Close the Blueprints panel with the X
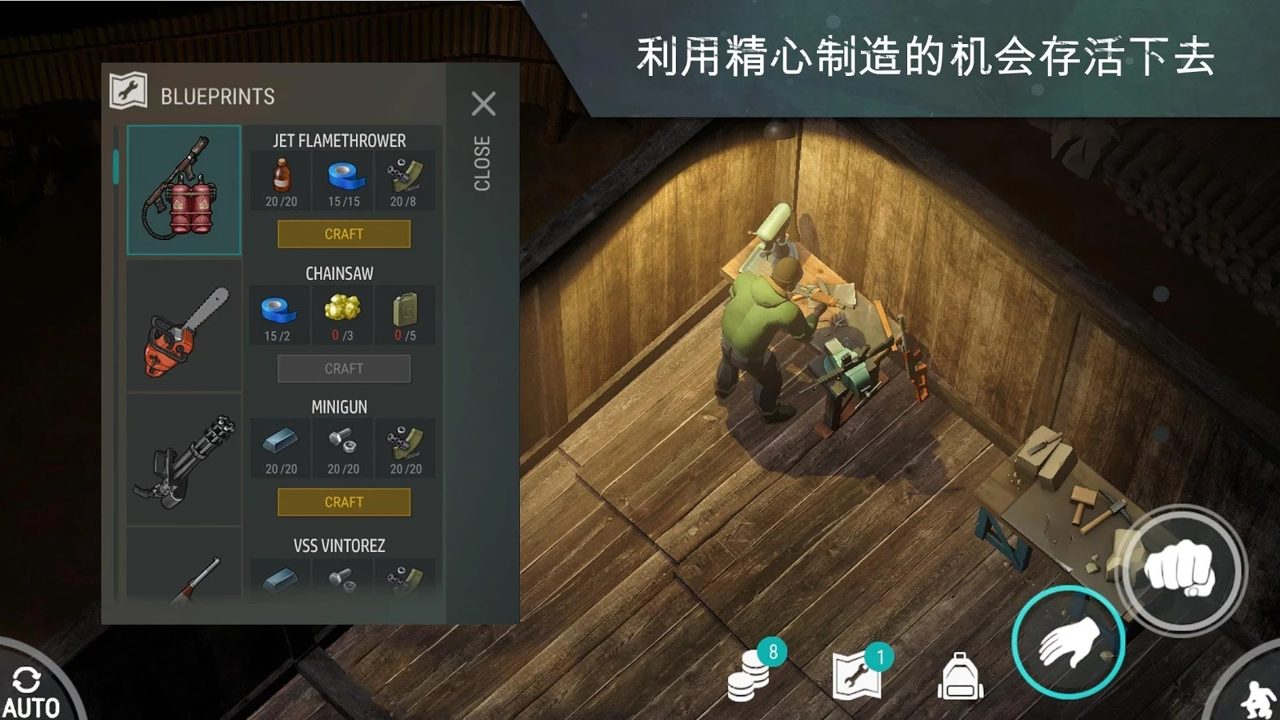1280x720 pixels. [484, 104]
